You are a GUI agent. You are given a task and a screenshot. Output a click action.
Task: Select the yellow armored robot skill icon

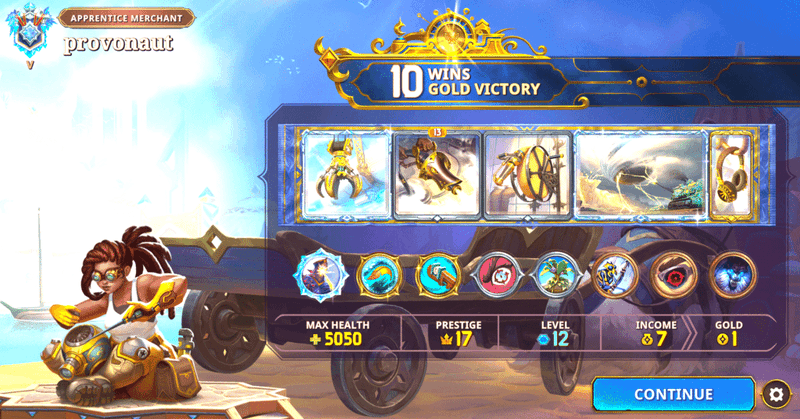pos(614,274)
